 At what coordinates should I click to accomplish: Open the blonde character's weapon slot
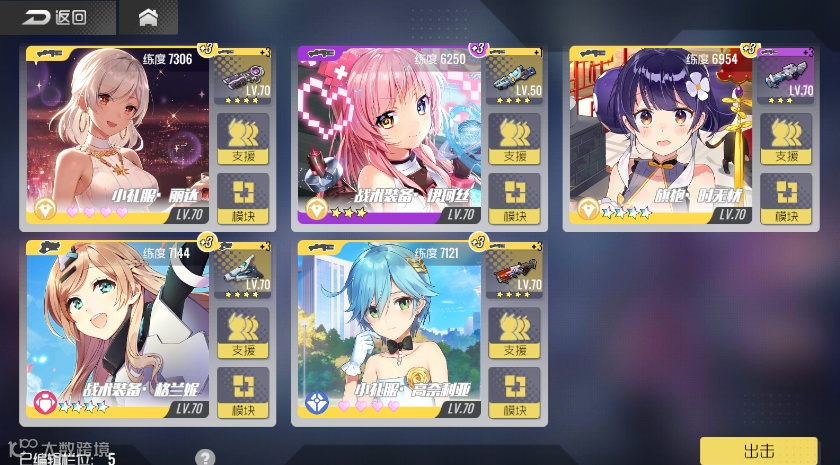pyautogui.click(x=243, y=271)
